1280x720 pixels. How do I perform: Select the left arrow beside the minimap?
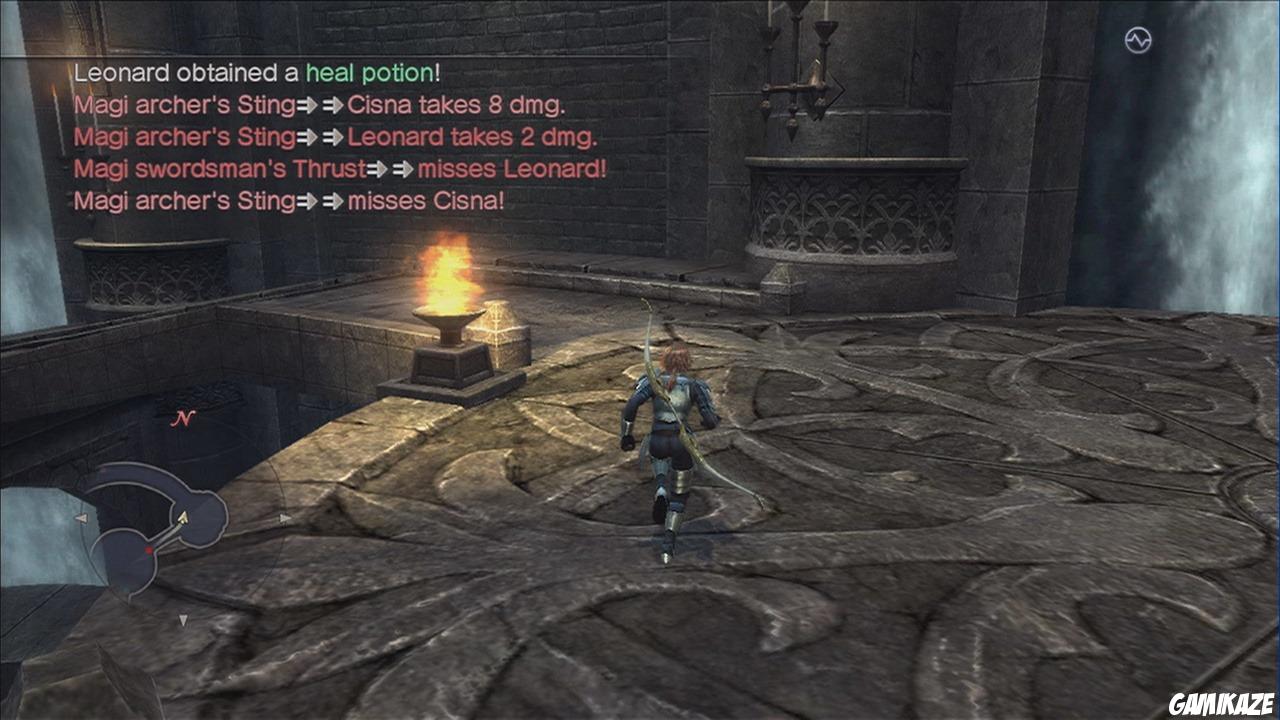click(82, 517)
